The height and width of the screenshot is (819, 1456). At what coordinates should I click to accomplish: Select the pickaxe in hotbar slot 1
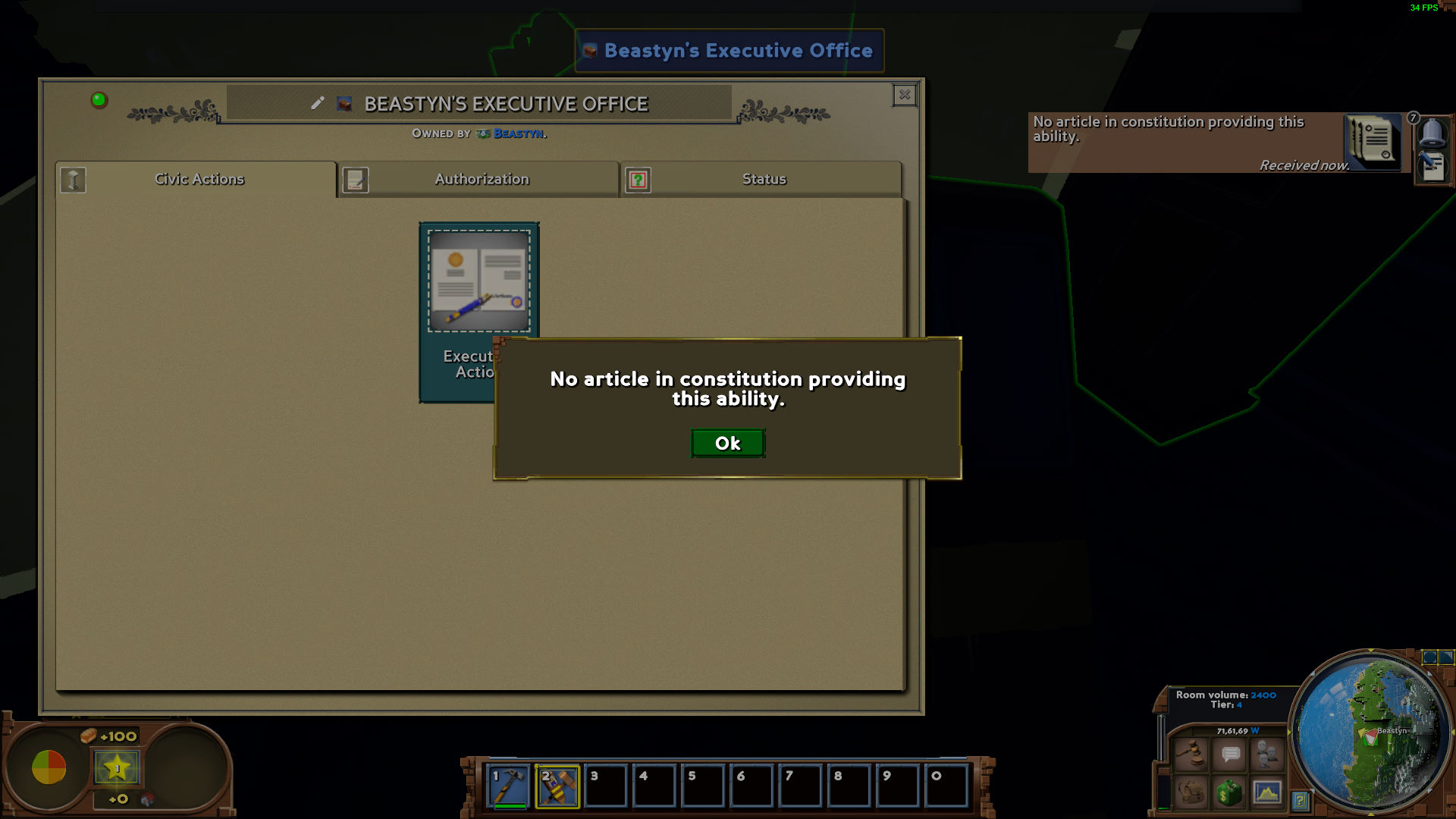click(x=507, y=786)
